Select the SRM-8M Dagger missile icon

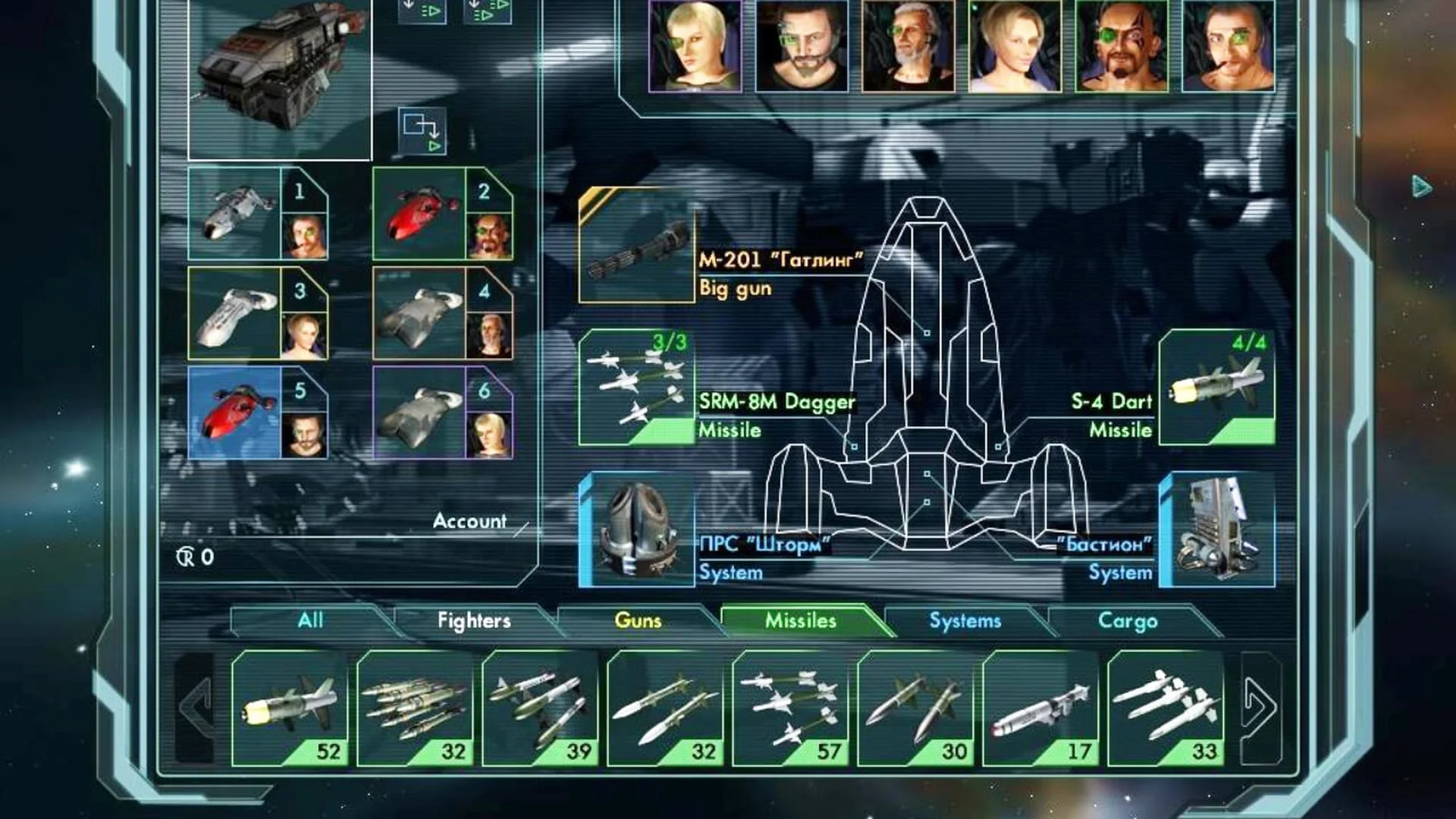pos(637,391)
